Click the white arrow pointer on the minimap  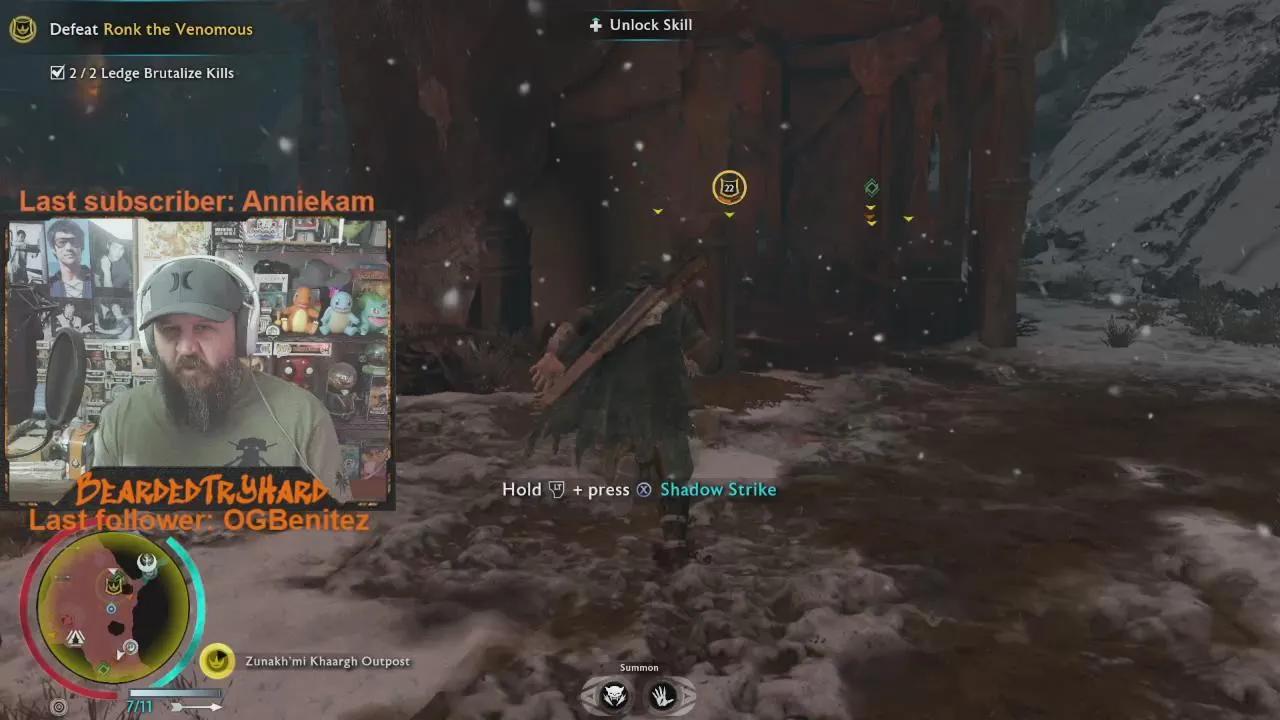tap(119, 653)
